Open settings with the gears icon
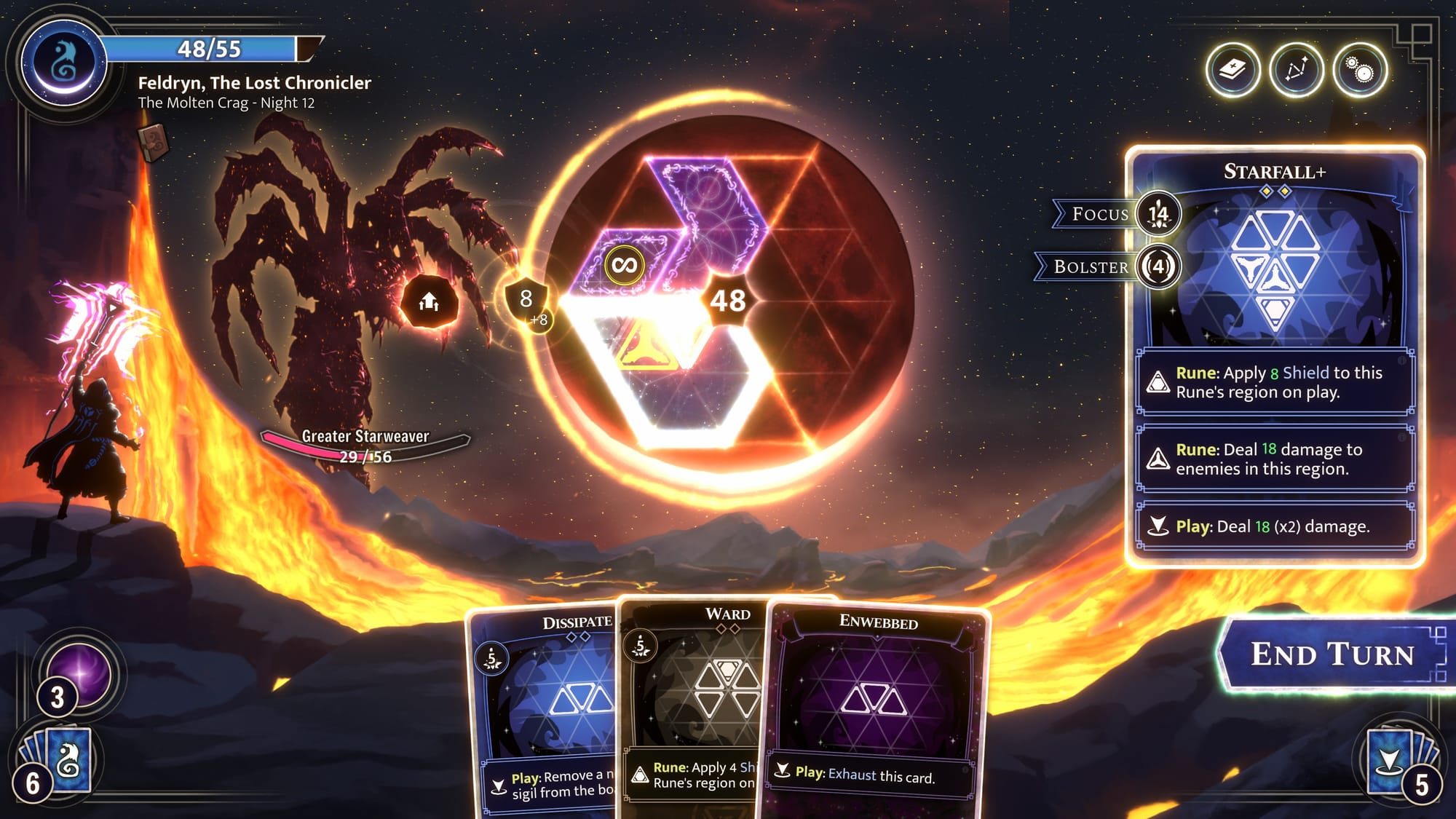The width and height of the screenshot is (1456, 819). [x=1359, y=71]
